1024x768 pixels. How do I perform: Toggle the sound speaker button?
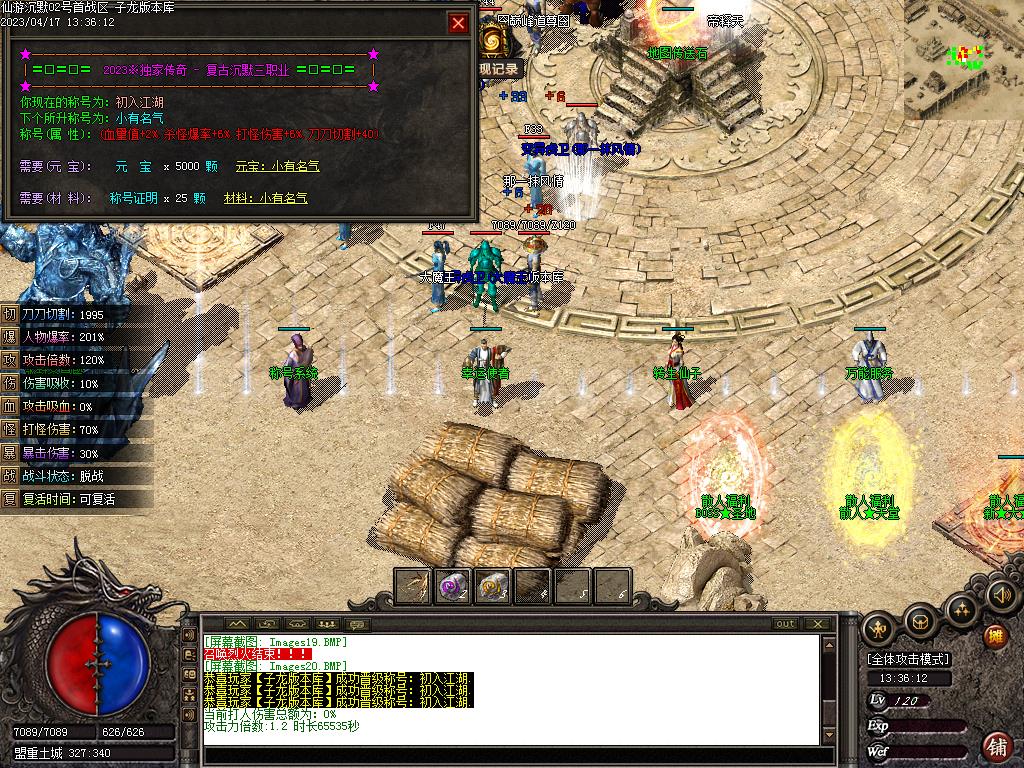coord(1001,597)
